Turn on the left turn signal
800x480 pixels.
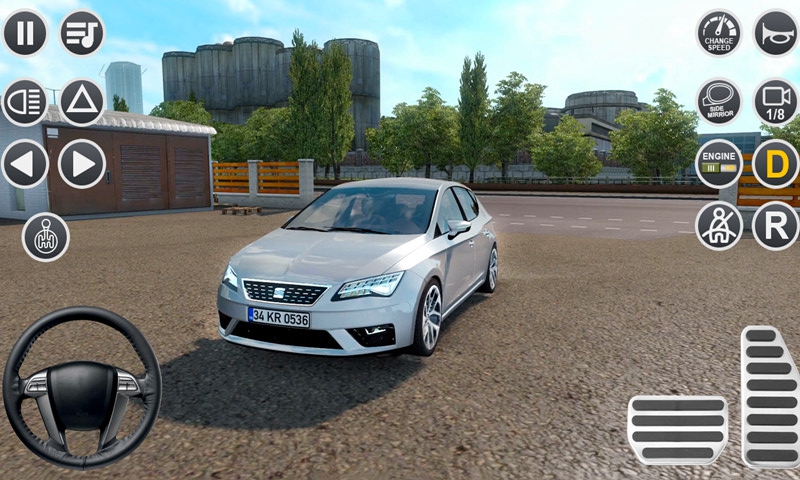pyautogui.click(x=25, y=164)
